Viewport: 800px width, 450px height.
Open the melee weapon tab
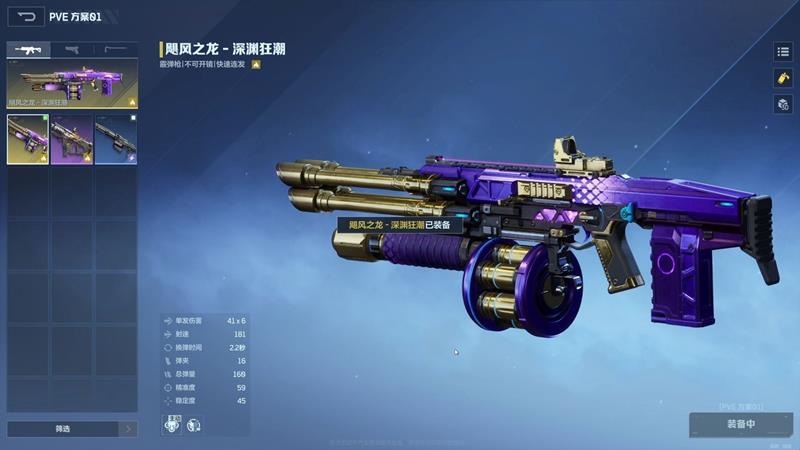tap(116, 49)
